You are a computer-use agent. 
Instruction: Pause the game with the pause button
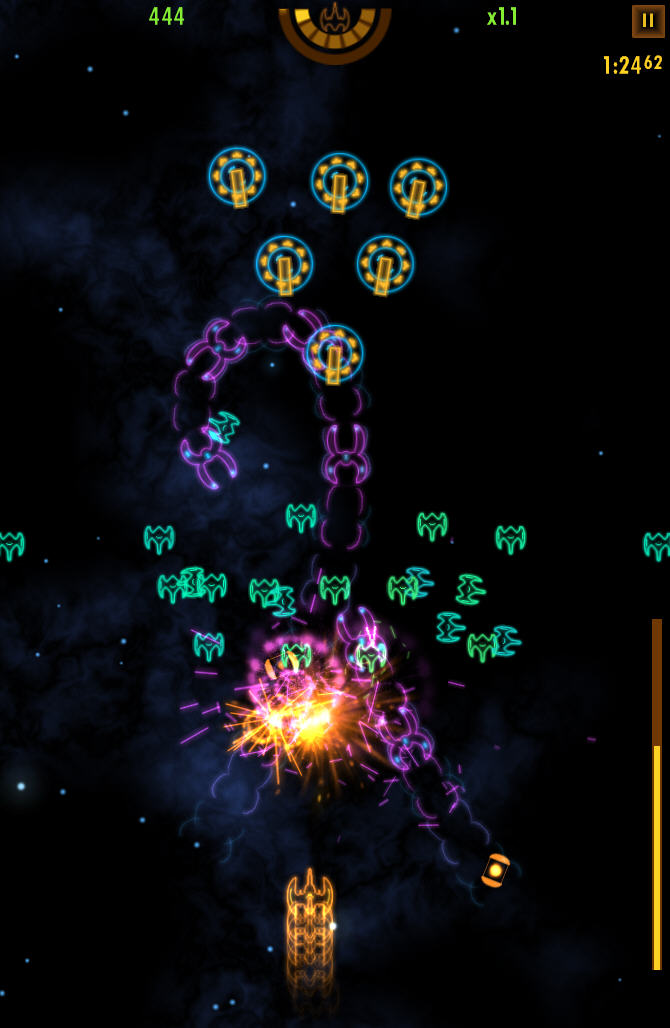pyautogui.click(x=647, y=21)
